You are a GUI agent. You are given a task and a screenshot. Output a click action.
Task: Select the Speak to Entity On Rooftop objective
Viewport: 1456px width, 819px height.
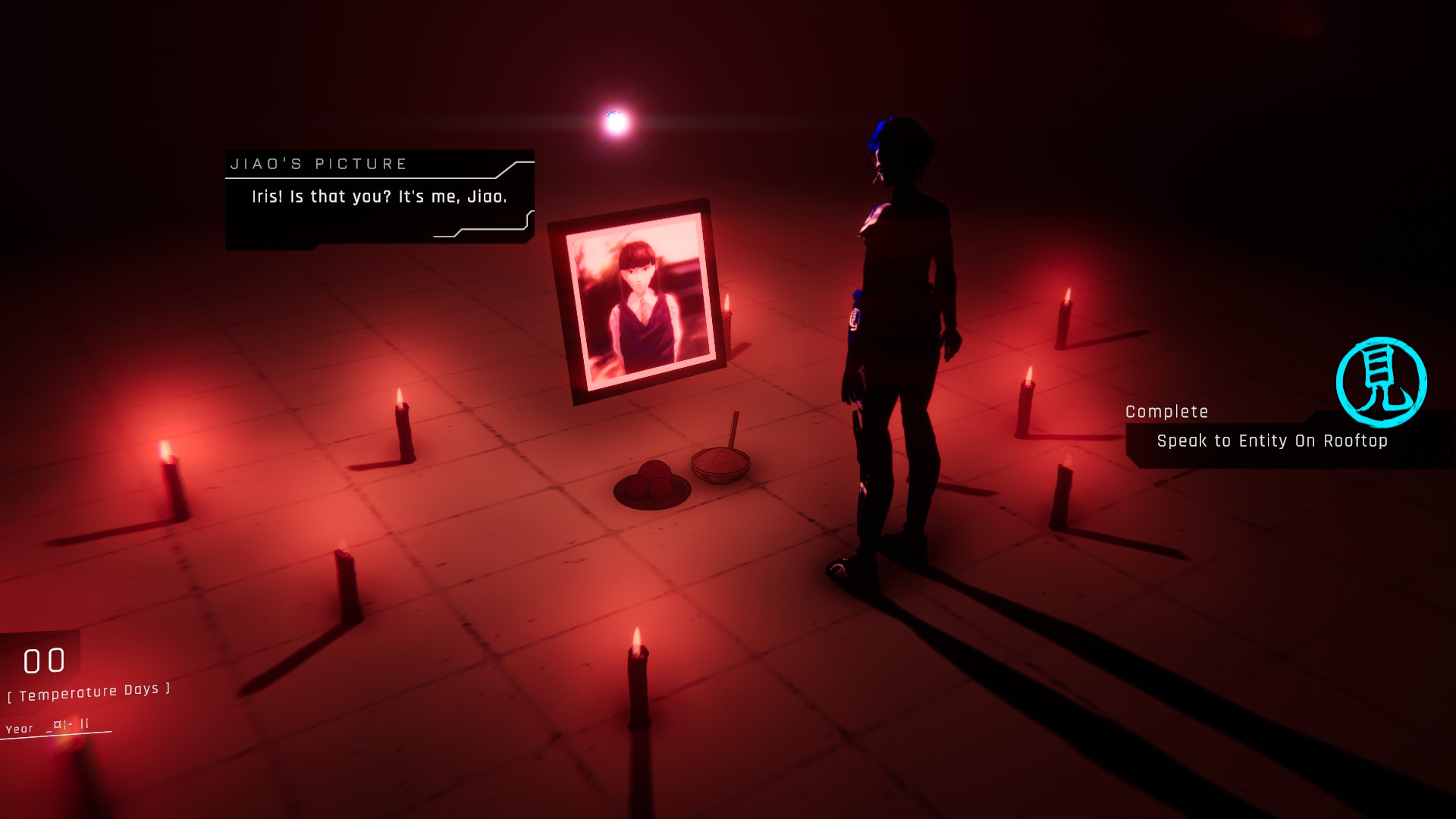tap(1272, 441)
